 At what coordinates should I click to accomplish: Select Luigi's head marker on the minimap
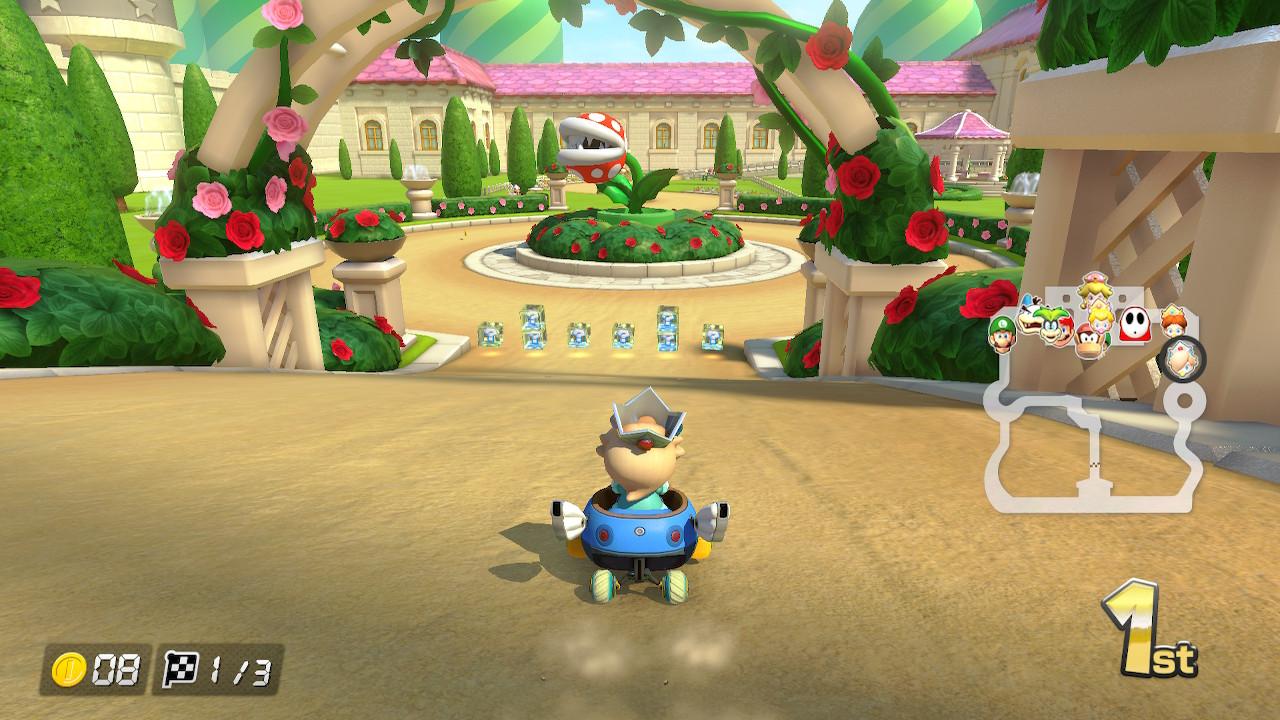1002,335
